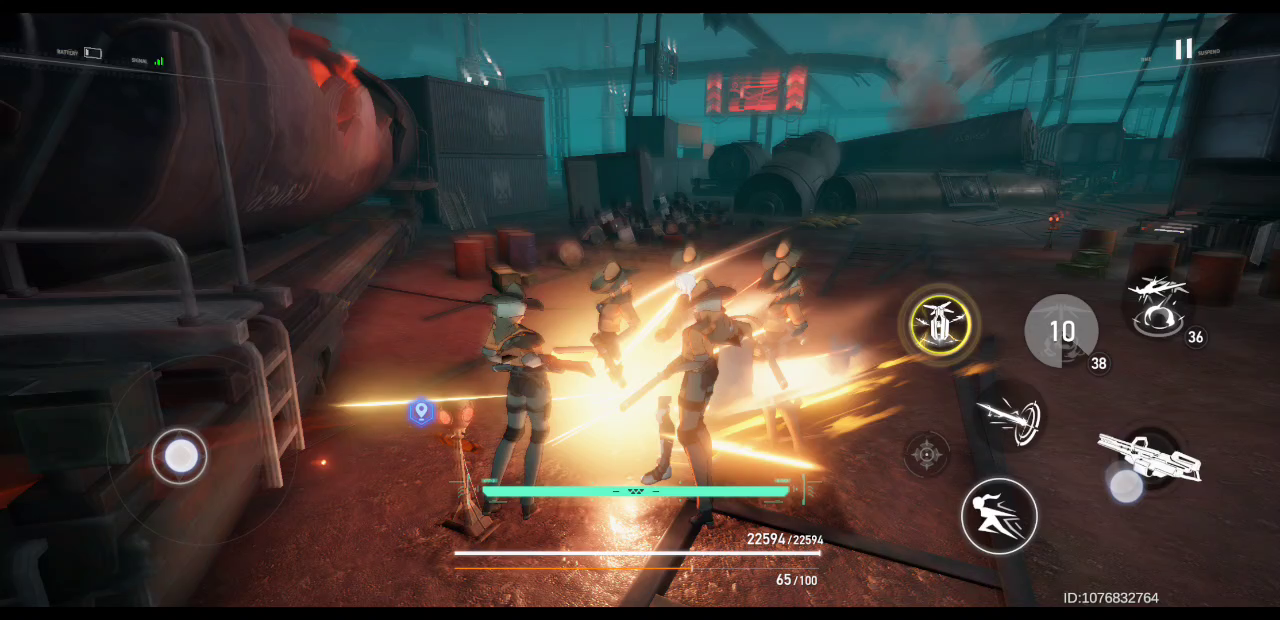Dodge with the dash sprint button
This screenshot has width=1280, height=620.
[x=999, y=516]
